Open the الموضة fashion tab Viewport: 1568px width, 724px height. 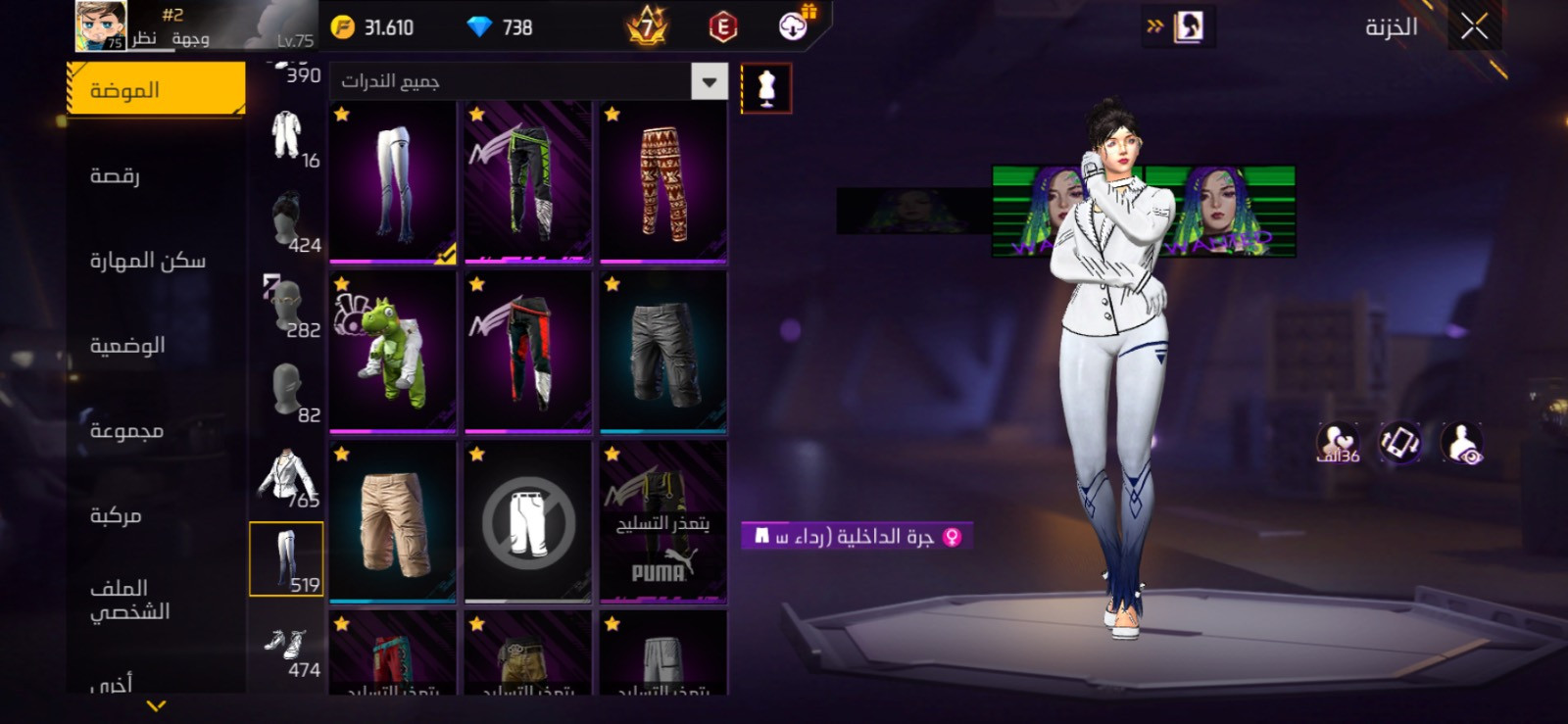tap(156, 90)
